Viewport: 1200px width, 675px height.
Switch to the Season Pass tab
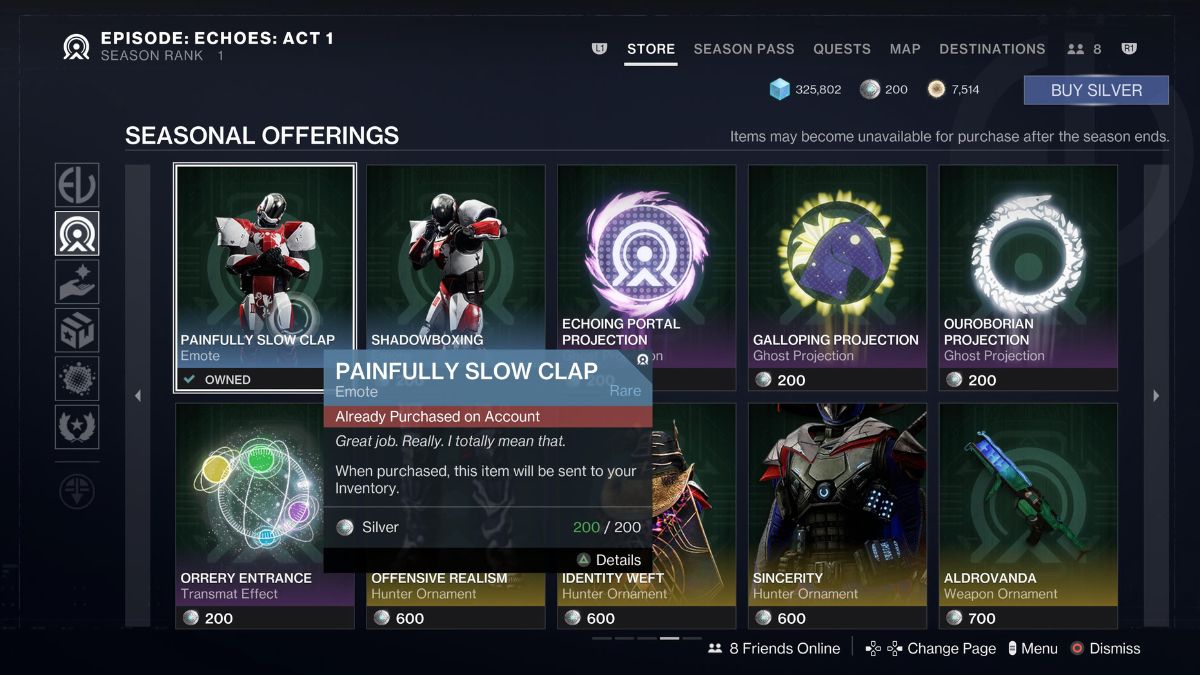[x=744, y=49]
